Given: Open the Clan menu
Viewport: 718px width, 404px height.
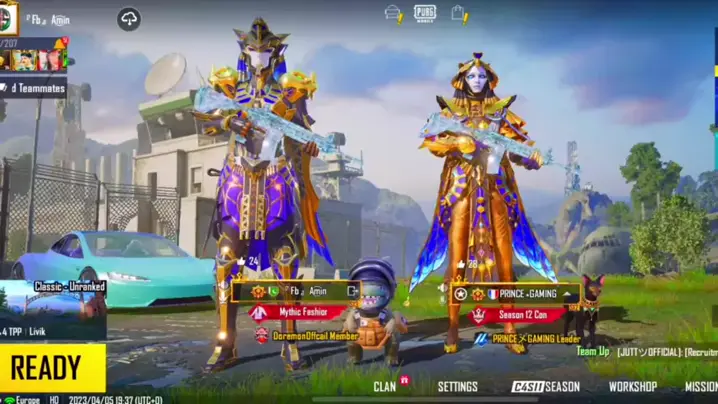Looking at the screenshot, I should tap(386, 386).
